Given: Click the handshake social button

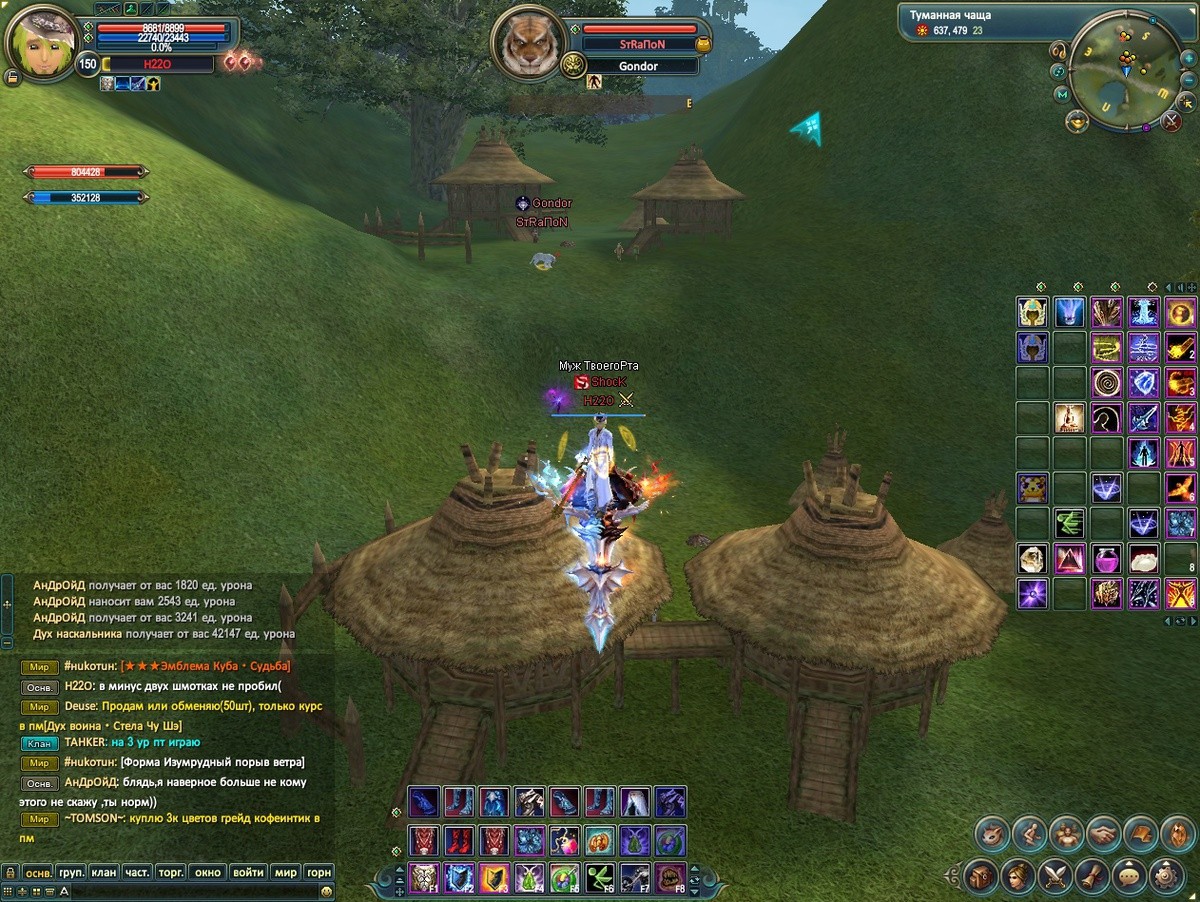Looking at the screenshot, I should (1103, 832).
